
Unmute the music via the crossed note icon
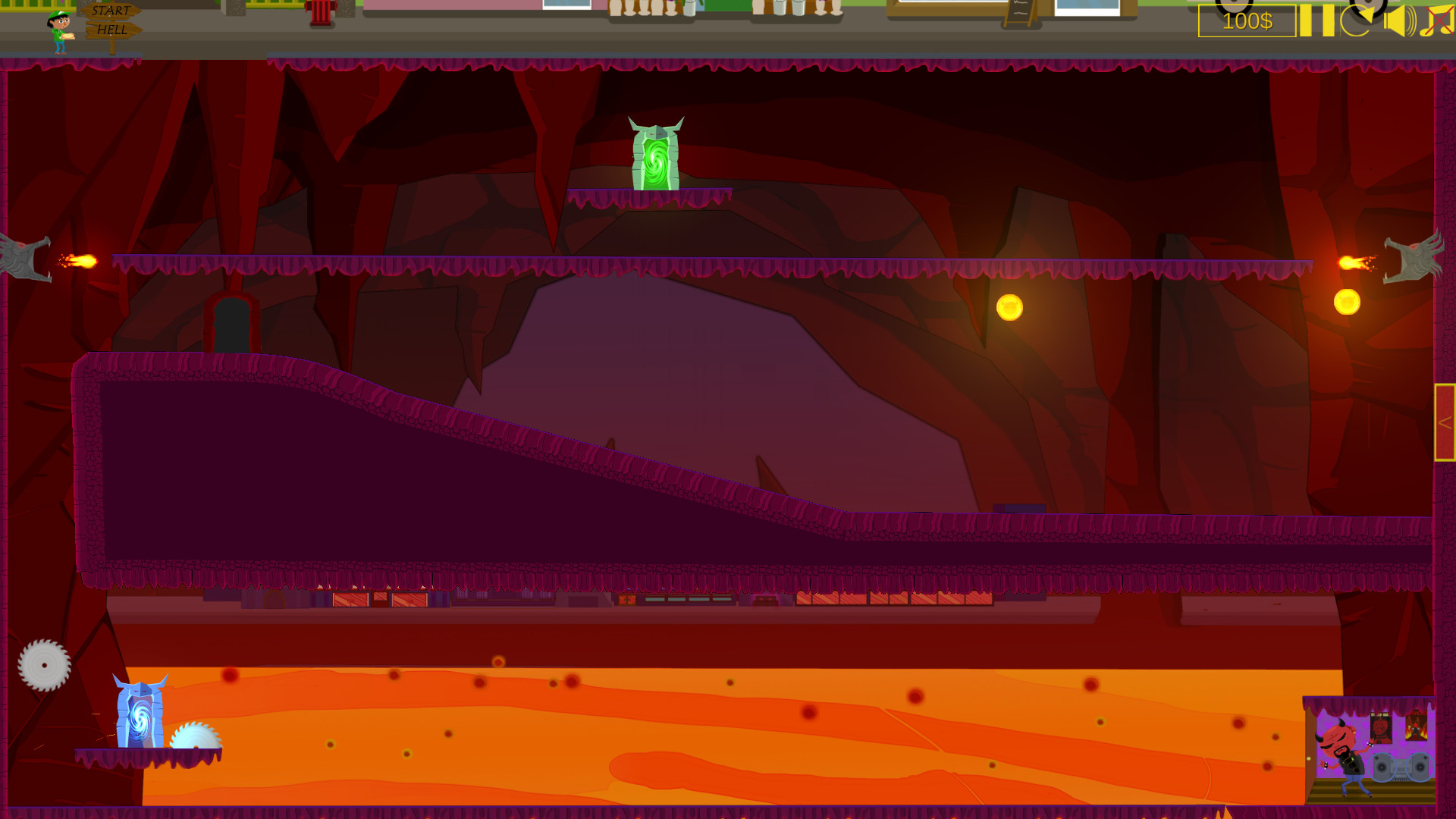(1436, 20)
